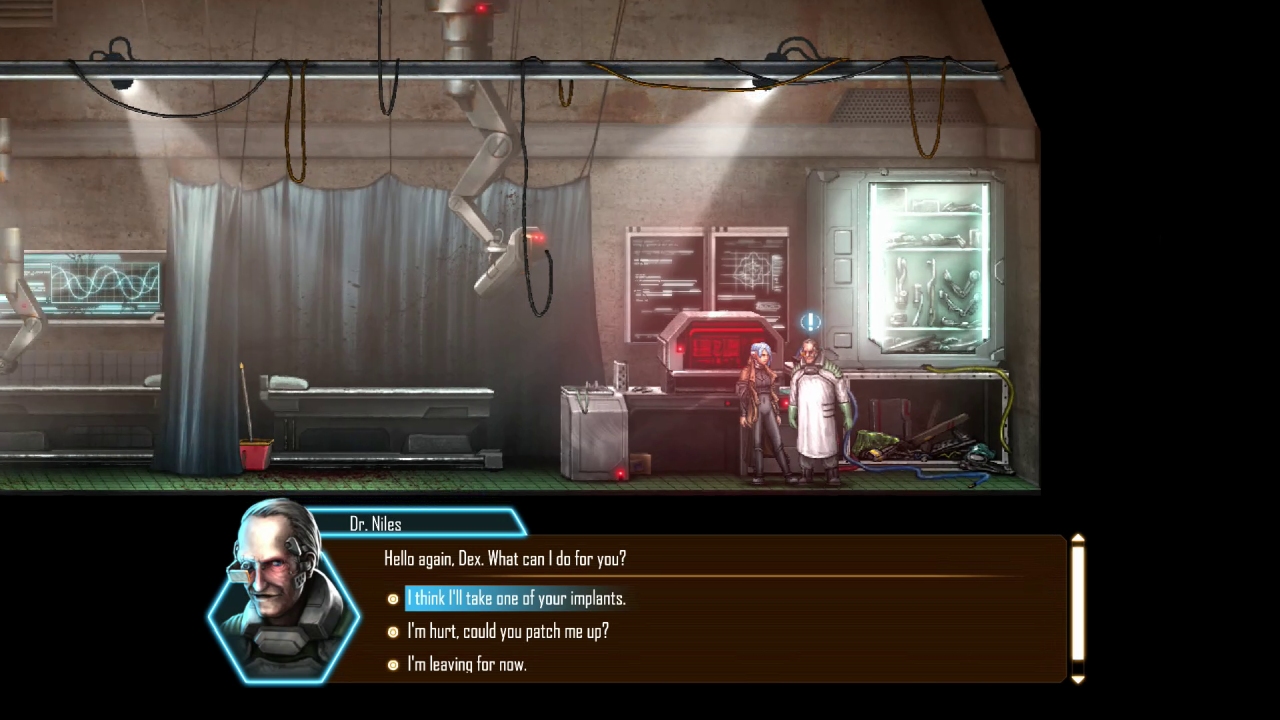Select the 'I think I'll take one of your implants' bullet
Viewport: 1280px width, 720px height.
pos(393,599)
